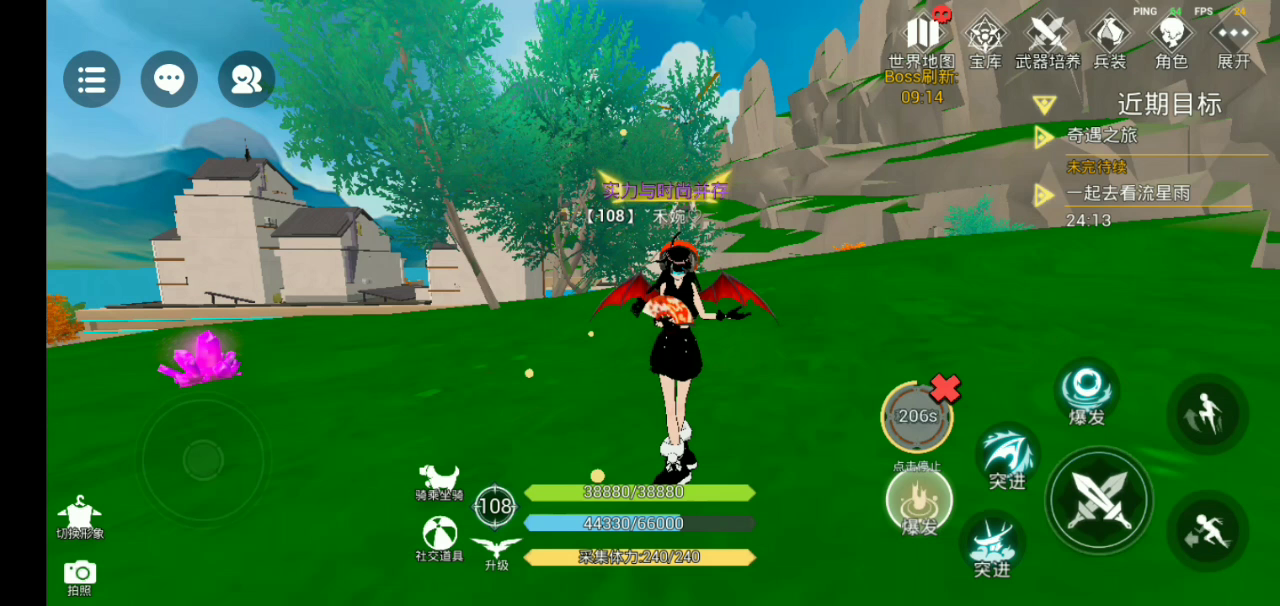Cancel the 206s buff with red X
Viewport: 1280px width, 606px height.
click(x=945, y=388)
